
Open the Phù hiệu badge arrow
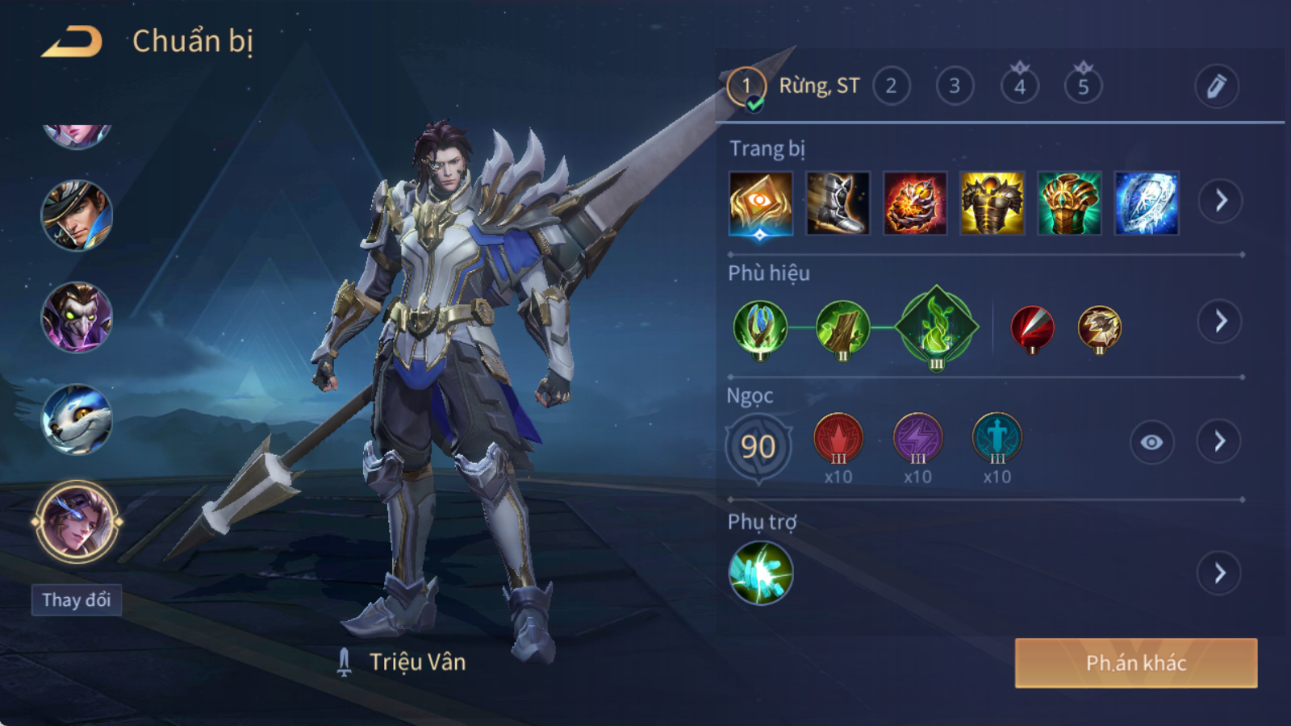pyautogui.click(x=1220, y=321)
